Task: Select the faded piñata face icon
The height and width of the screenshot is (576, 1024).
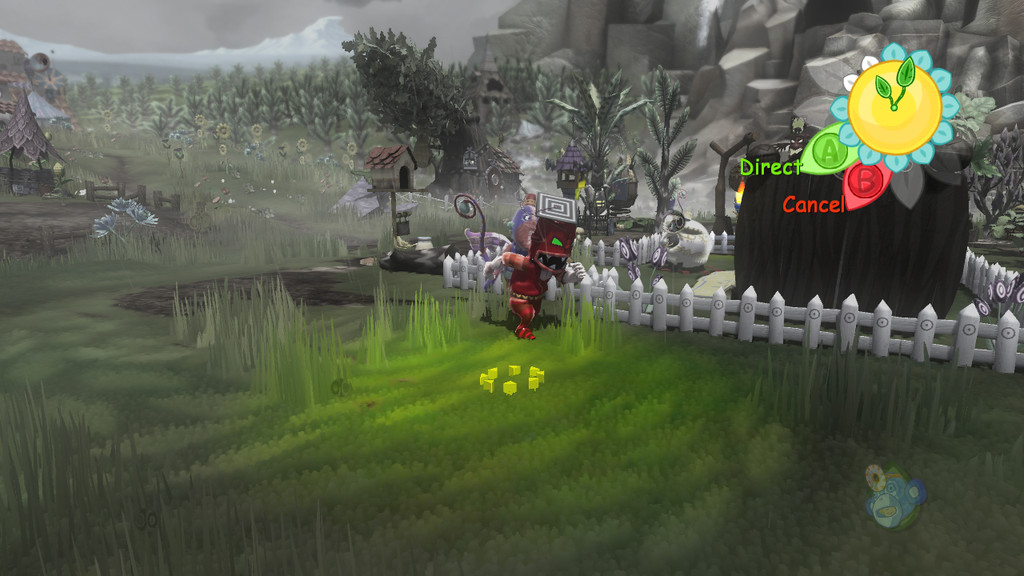Action: tap(893, 497)
